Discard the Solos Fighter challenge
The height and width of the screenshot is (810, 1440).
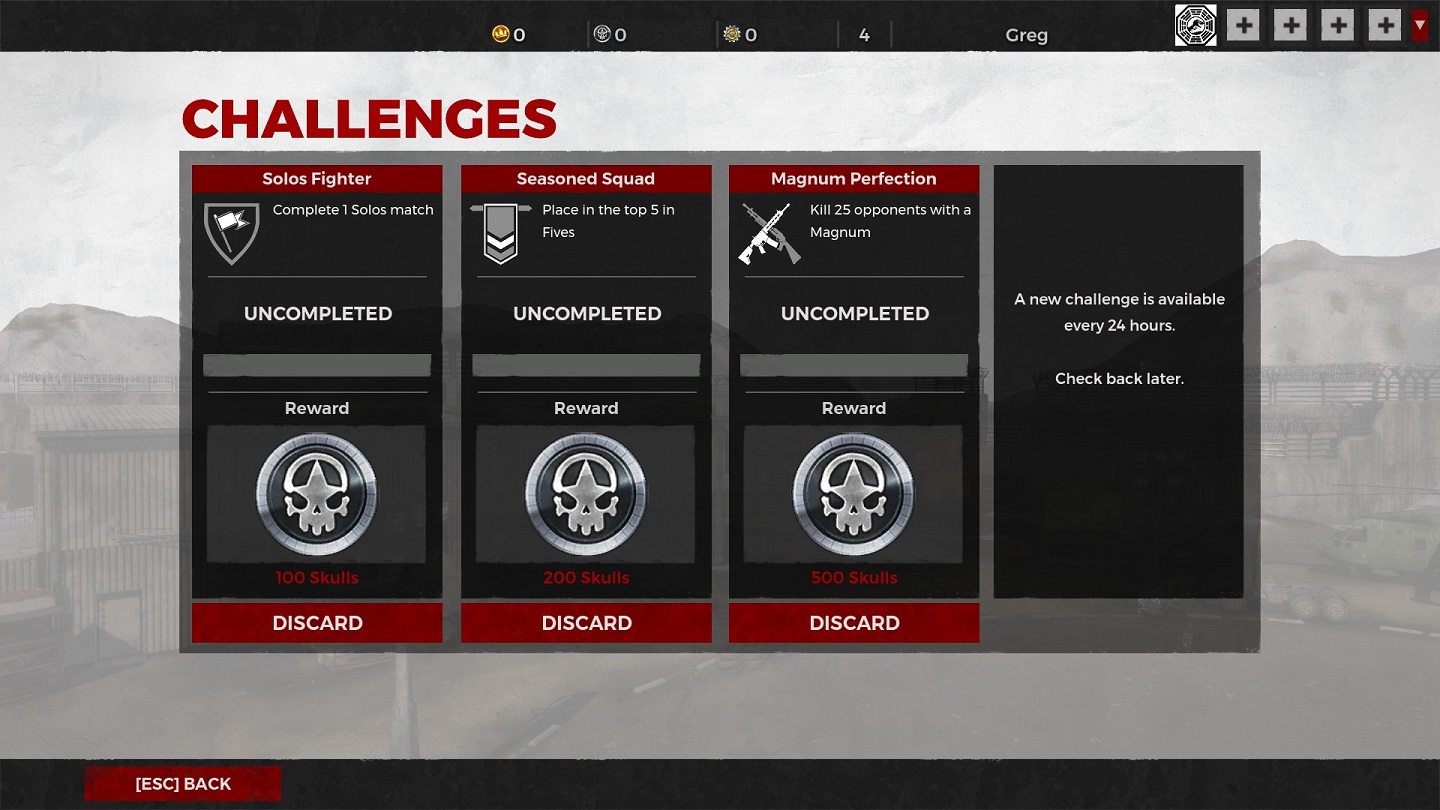pos(316,623)
